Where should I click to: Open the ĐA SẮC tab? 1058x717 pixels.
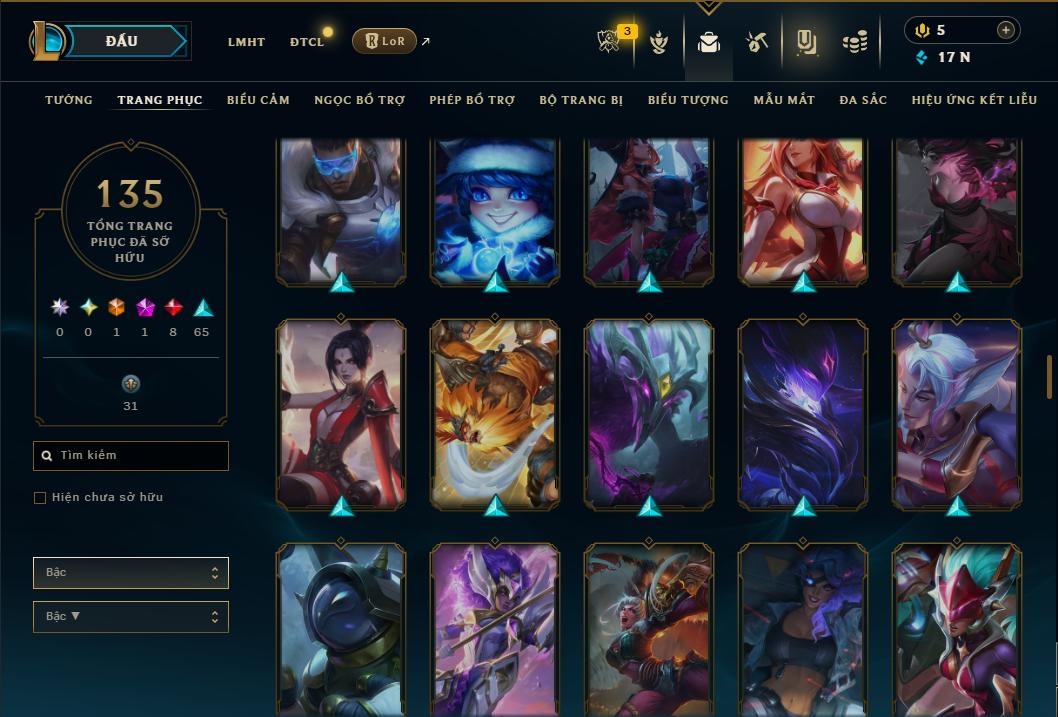click(863, 100)
